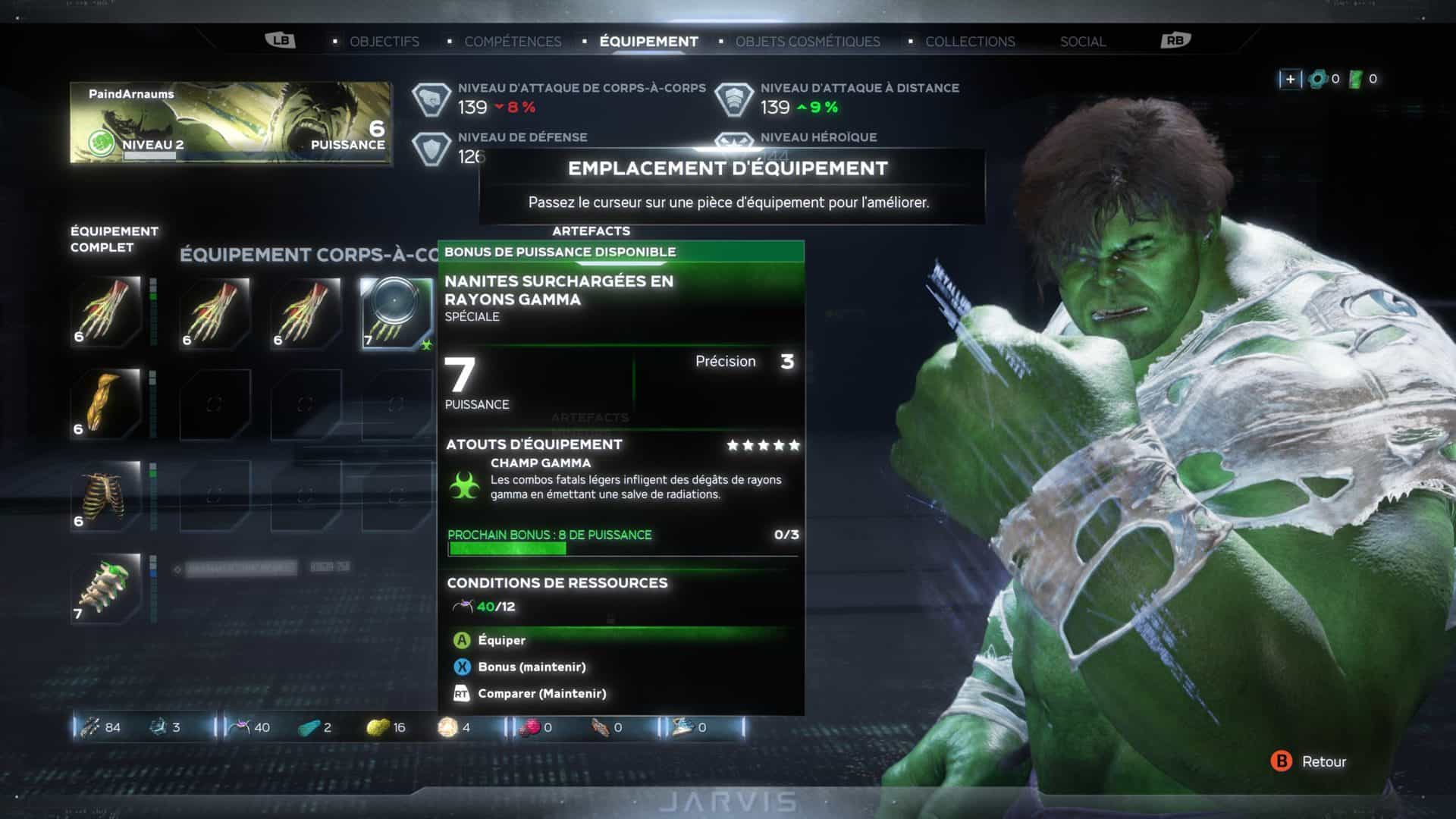The height and width of the screenshot is (819, 1456).
Task: Choose the golden arm gear slot
Action: (106, 403)
